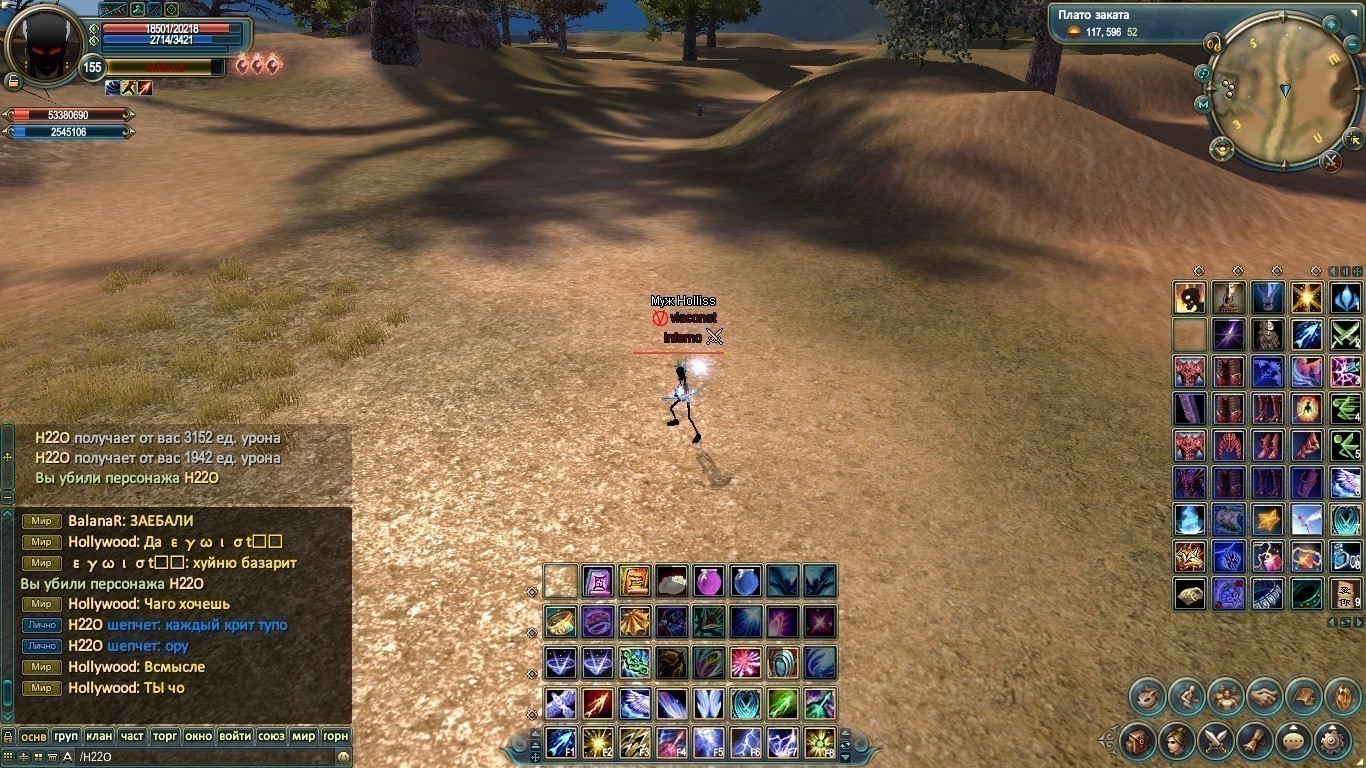Click the player portrait avatar

click(x=44, y=45)
